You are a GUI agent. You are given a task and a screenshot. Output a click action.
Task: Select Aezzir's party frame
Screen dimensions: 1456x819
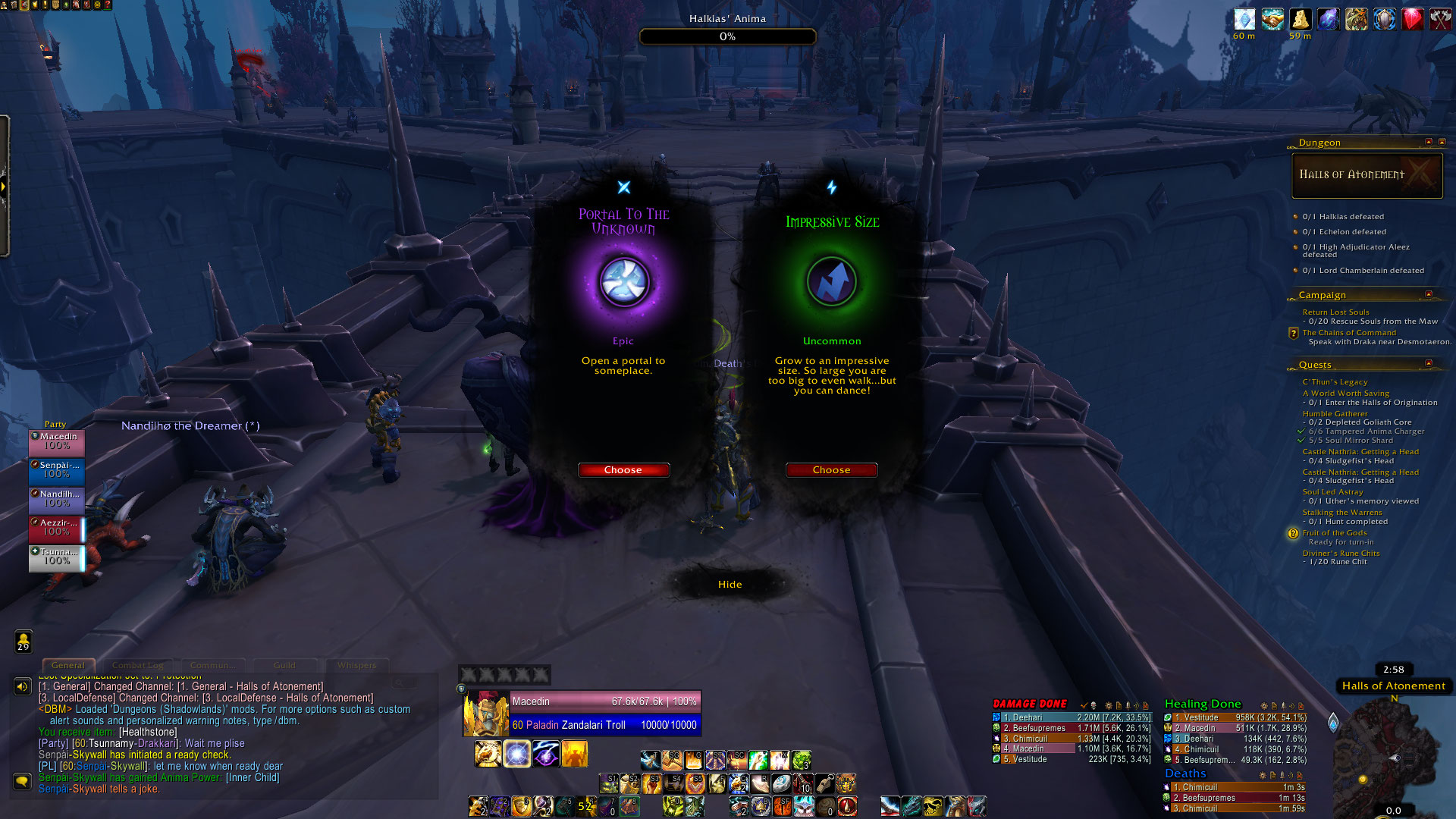point(57,529)
